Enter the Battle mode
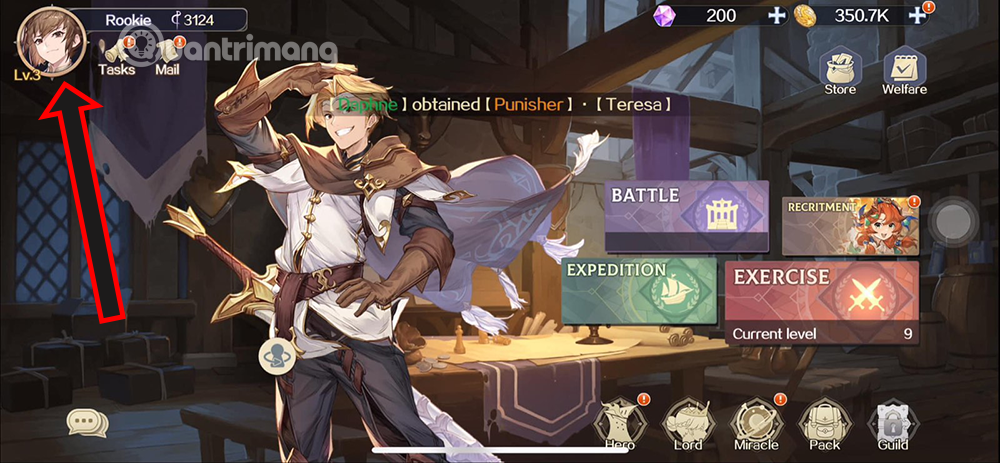This screenshot has width=1000, height=463. pos(687,215)
